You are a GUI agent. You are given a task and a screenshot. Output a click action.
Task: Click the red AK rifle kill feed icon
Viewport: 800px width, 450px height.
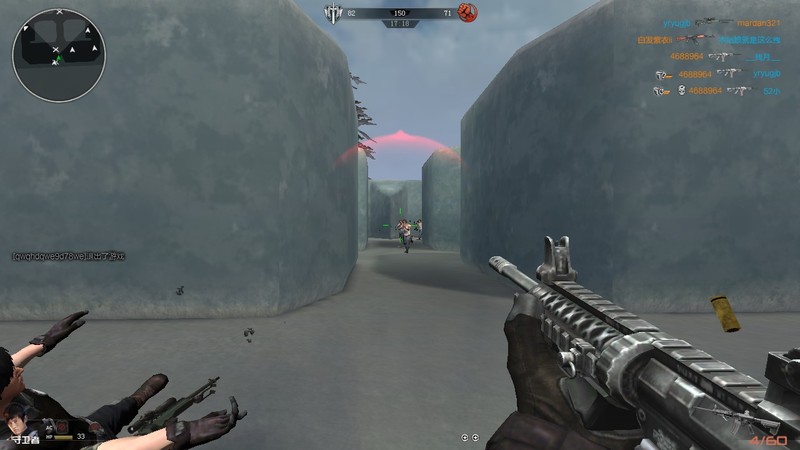694,40
